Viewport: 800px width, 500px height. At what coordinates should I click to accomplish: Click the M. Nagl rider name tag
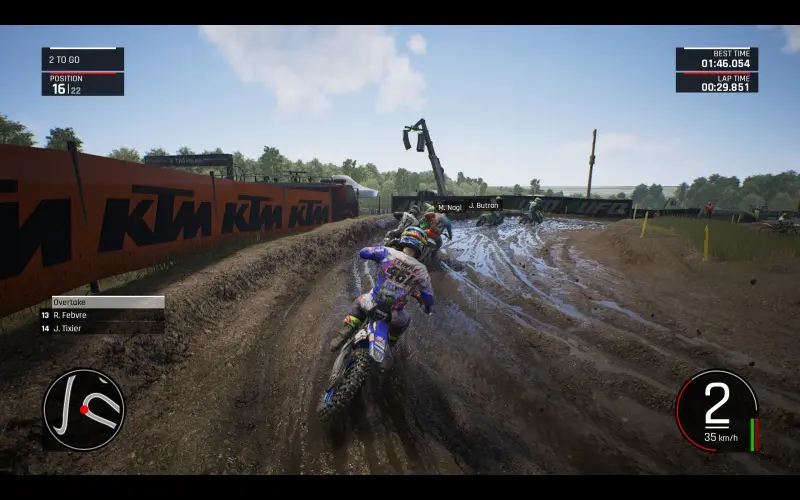coord(449,207)
